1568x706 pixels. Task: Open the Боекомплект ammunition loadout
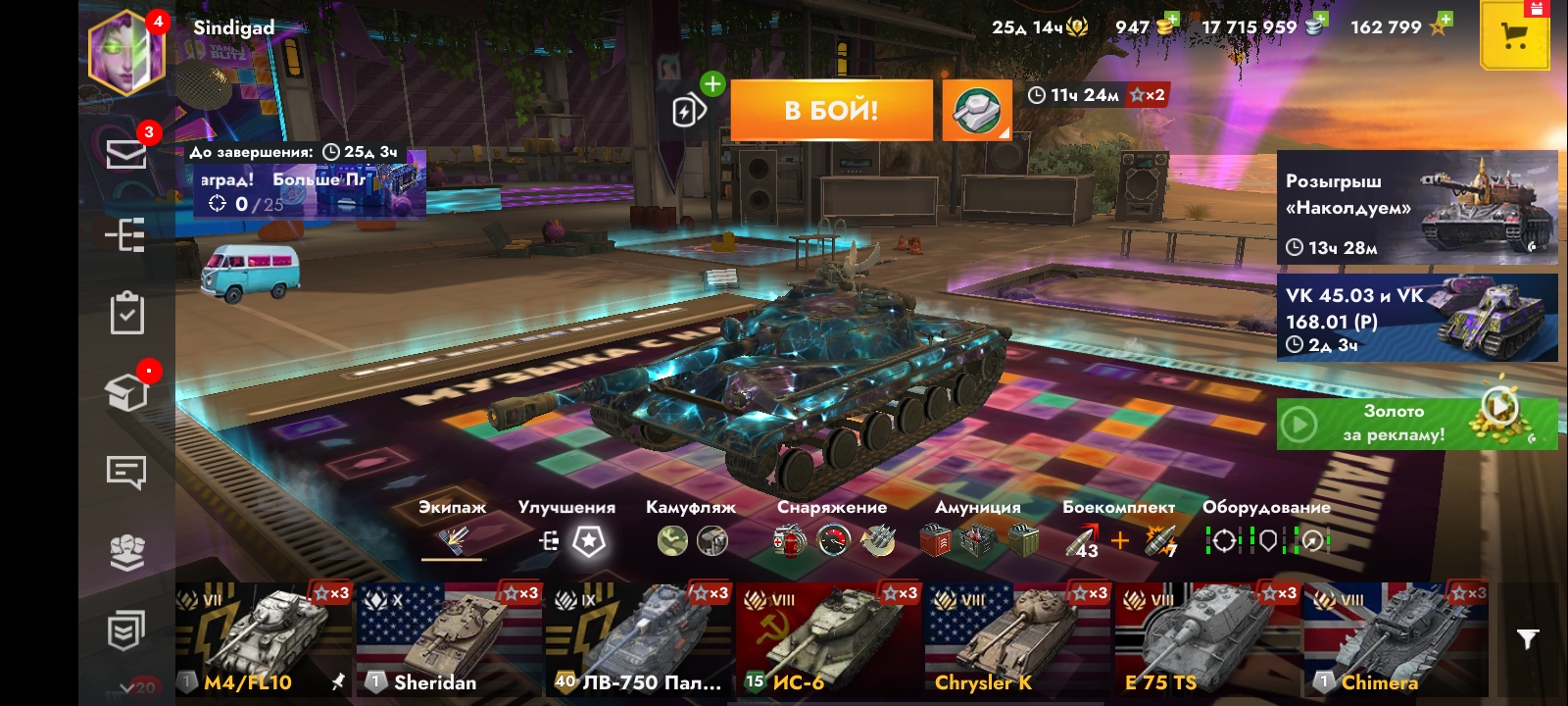click(1118, 539)
